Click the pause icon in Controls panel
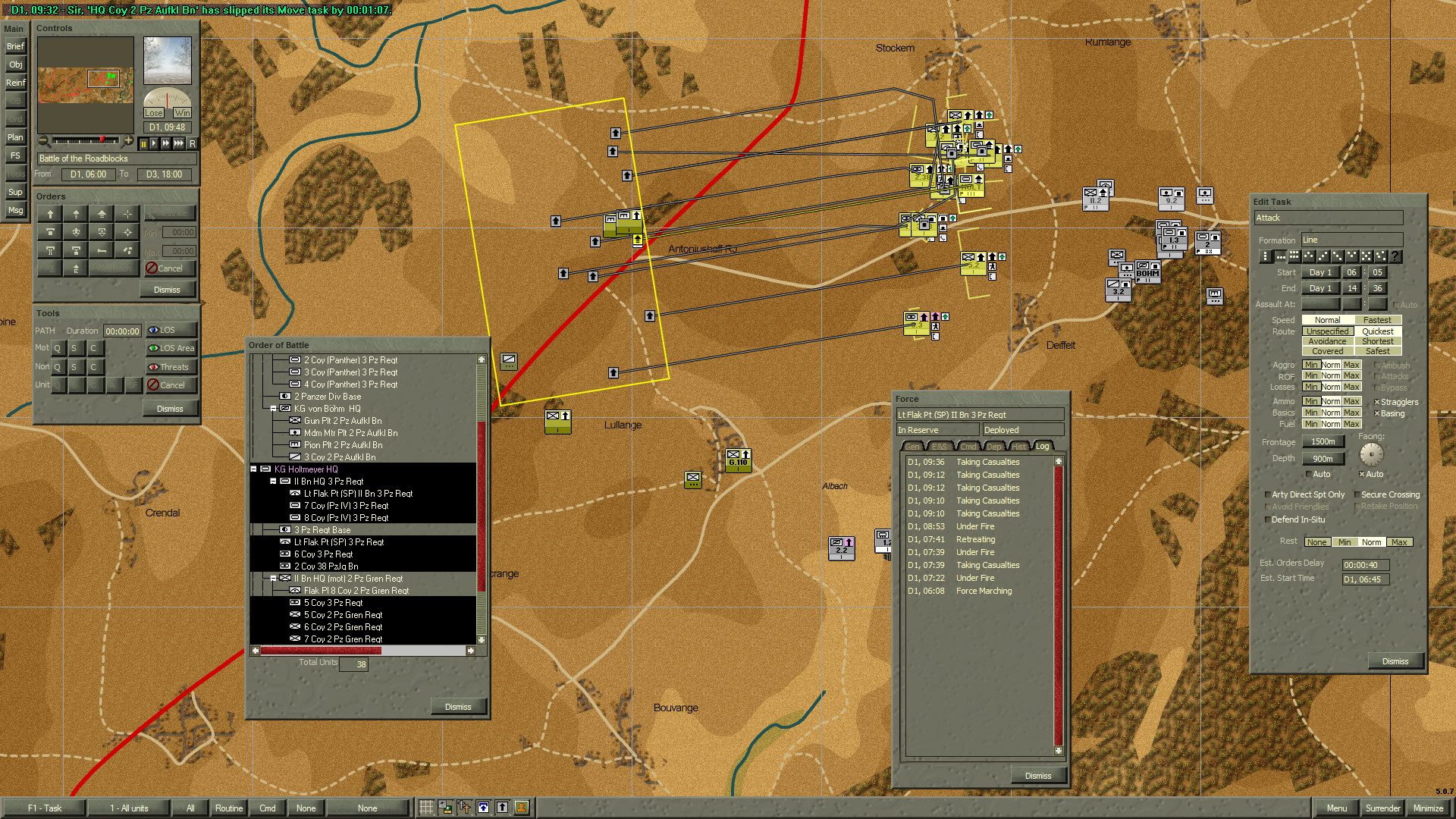The image size is (1456, 819). point(144,143)
